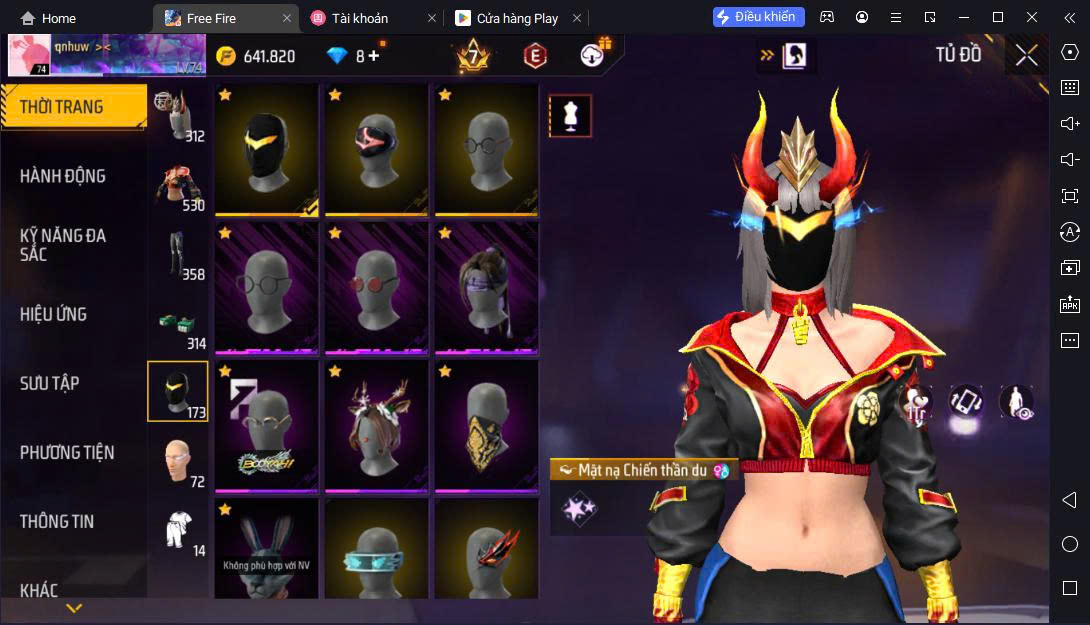1090x625 pixels.
Task: Close the TỦ ĐỒ wardrobe screen
Action: tap(1026, 55)
